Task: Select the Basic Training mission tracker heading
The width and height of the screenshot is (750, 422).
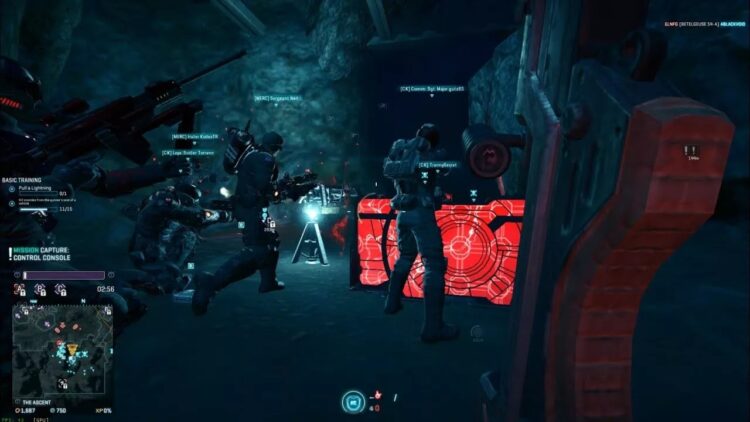Action: click(x=24, y=179)
